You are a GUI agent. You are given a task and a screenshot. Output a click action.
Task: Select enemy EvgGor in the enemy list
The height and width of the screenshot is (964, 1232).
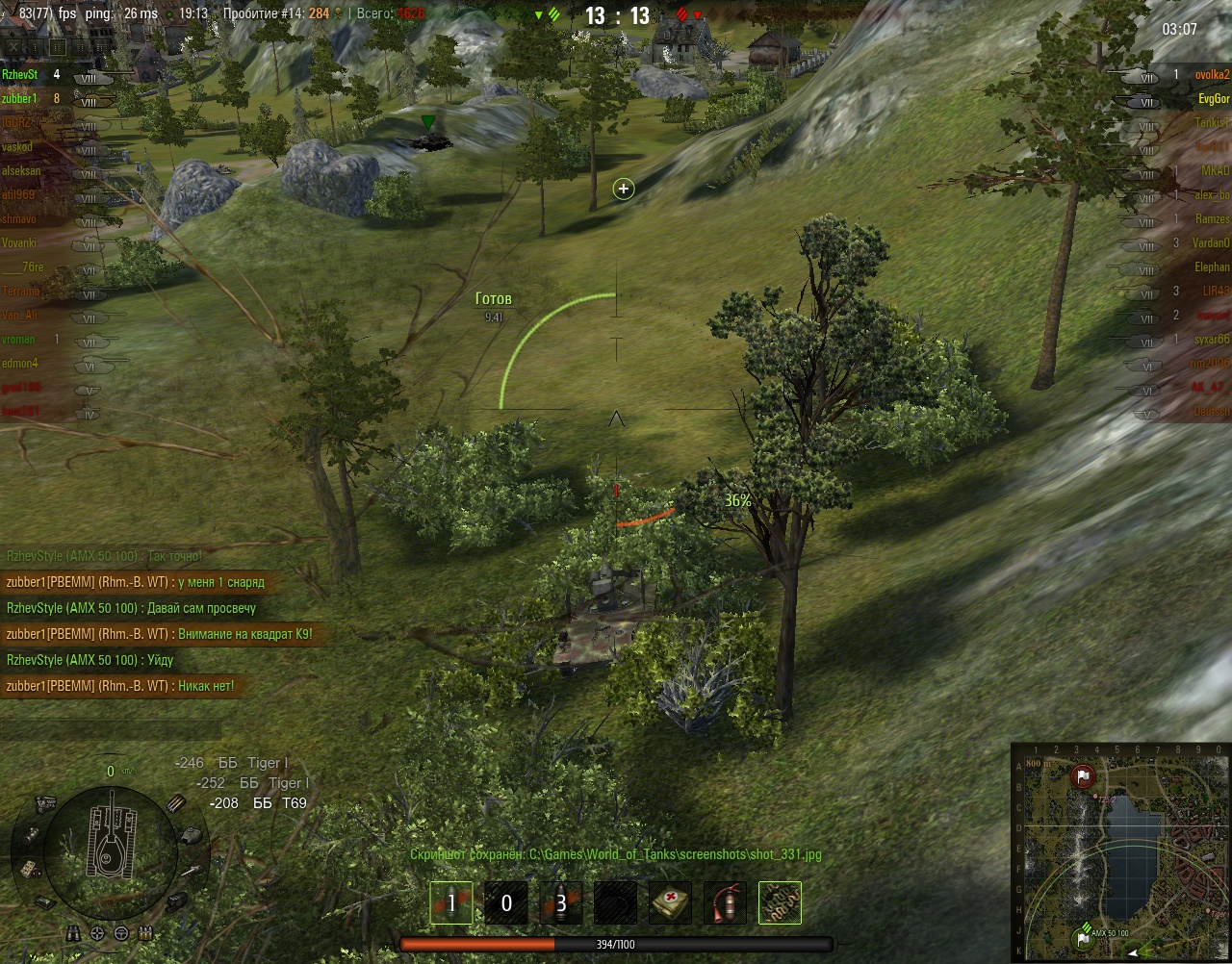(1213, 98)
